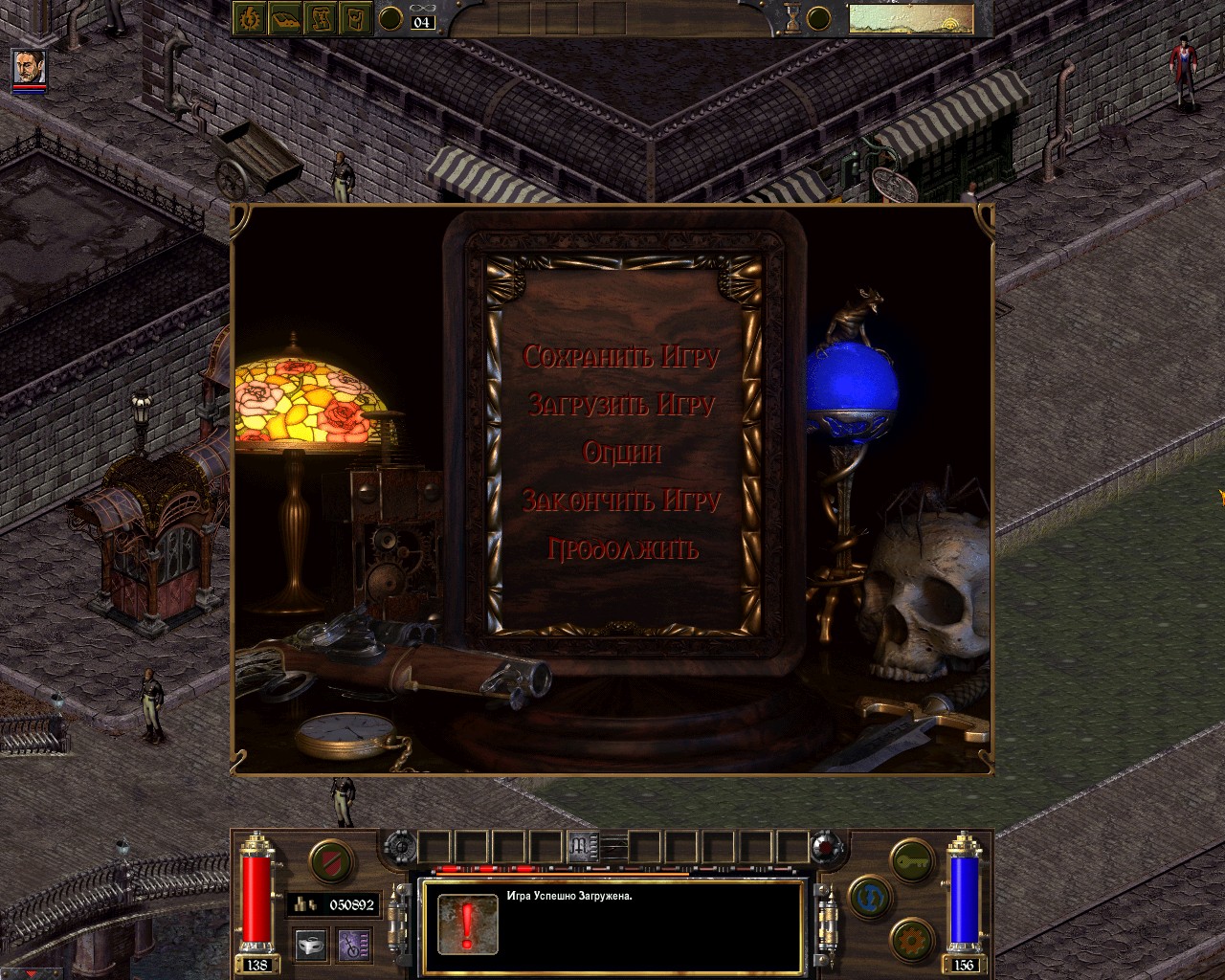Click the blue arrows swap button
The width and height of the screenshot is (1225, 980).
(x=870, y=898)
